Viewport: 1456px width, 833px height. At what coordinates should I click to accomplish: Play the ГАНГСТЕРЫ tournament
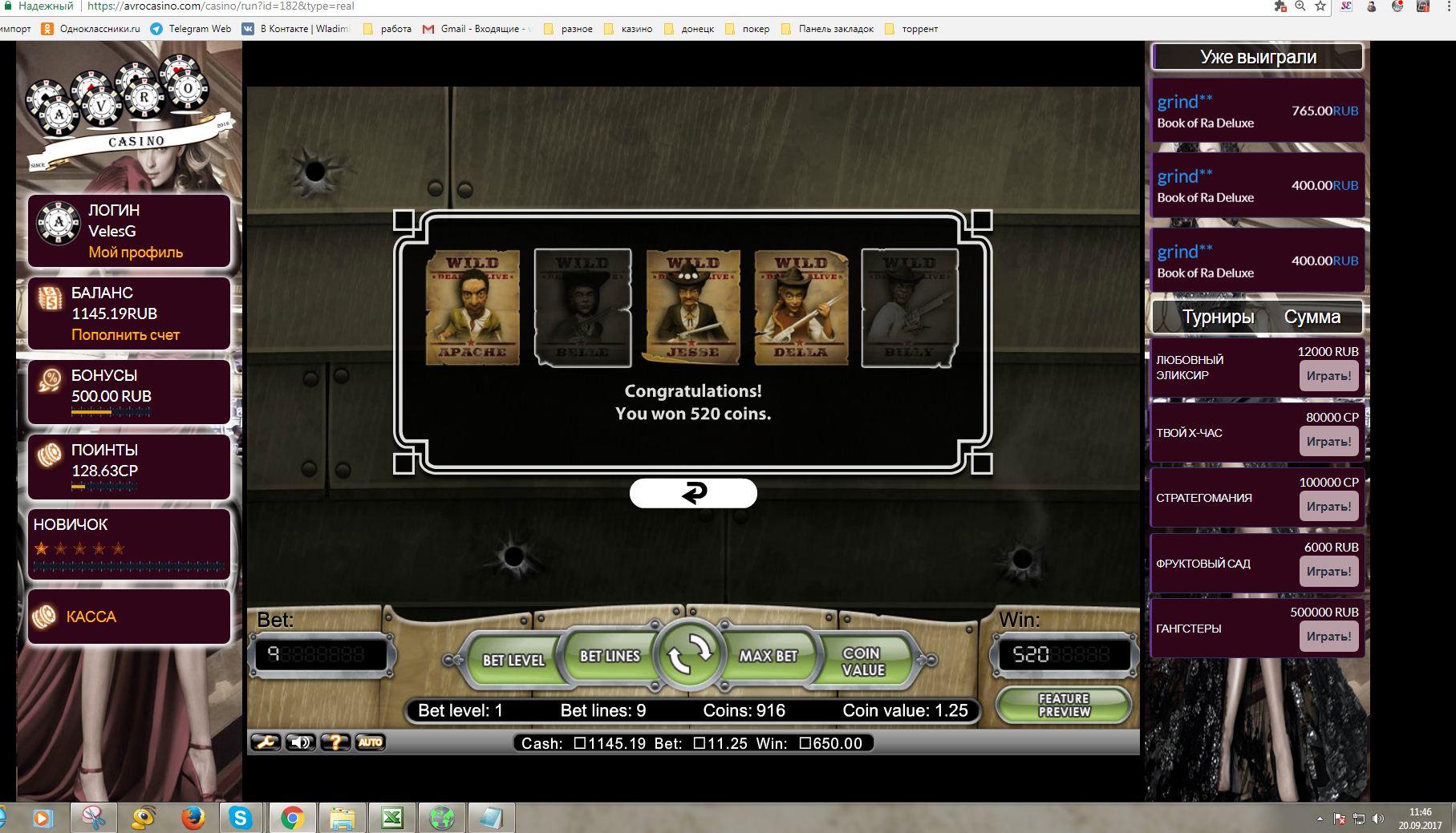[x=1328, y=637]
